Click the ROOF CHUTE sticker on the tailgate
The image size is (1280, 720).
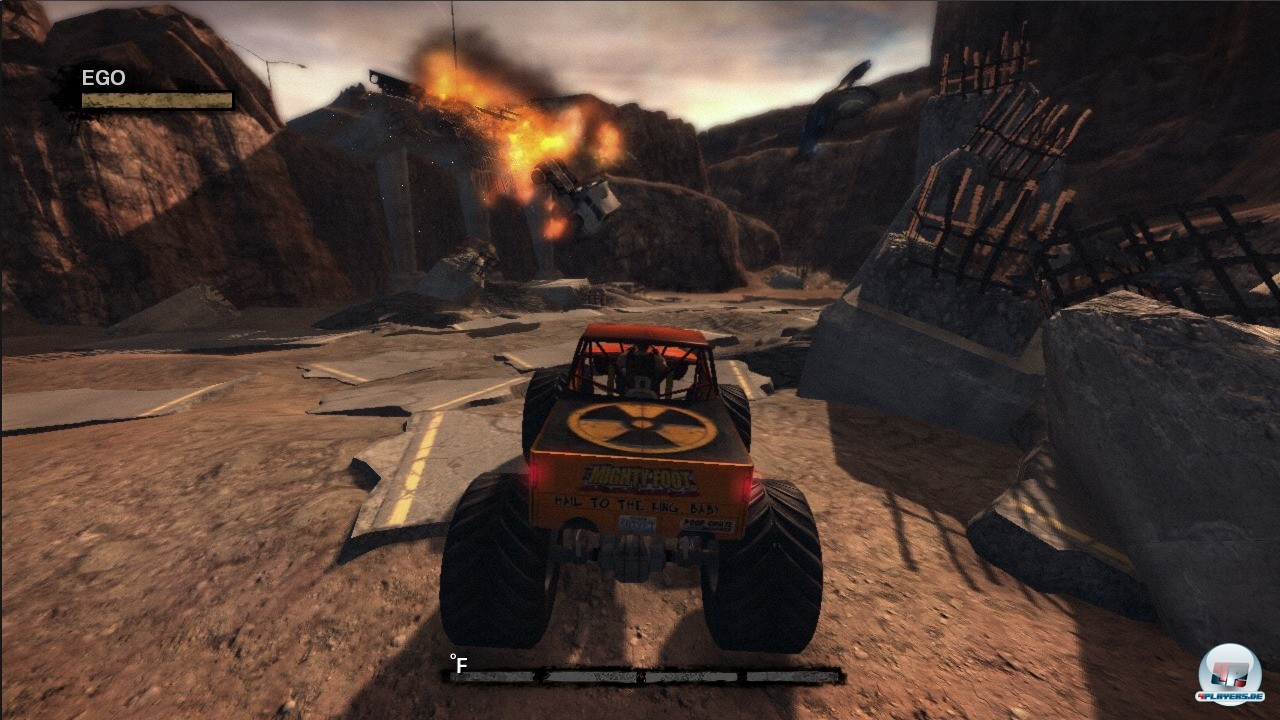(x=709, y=525)
